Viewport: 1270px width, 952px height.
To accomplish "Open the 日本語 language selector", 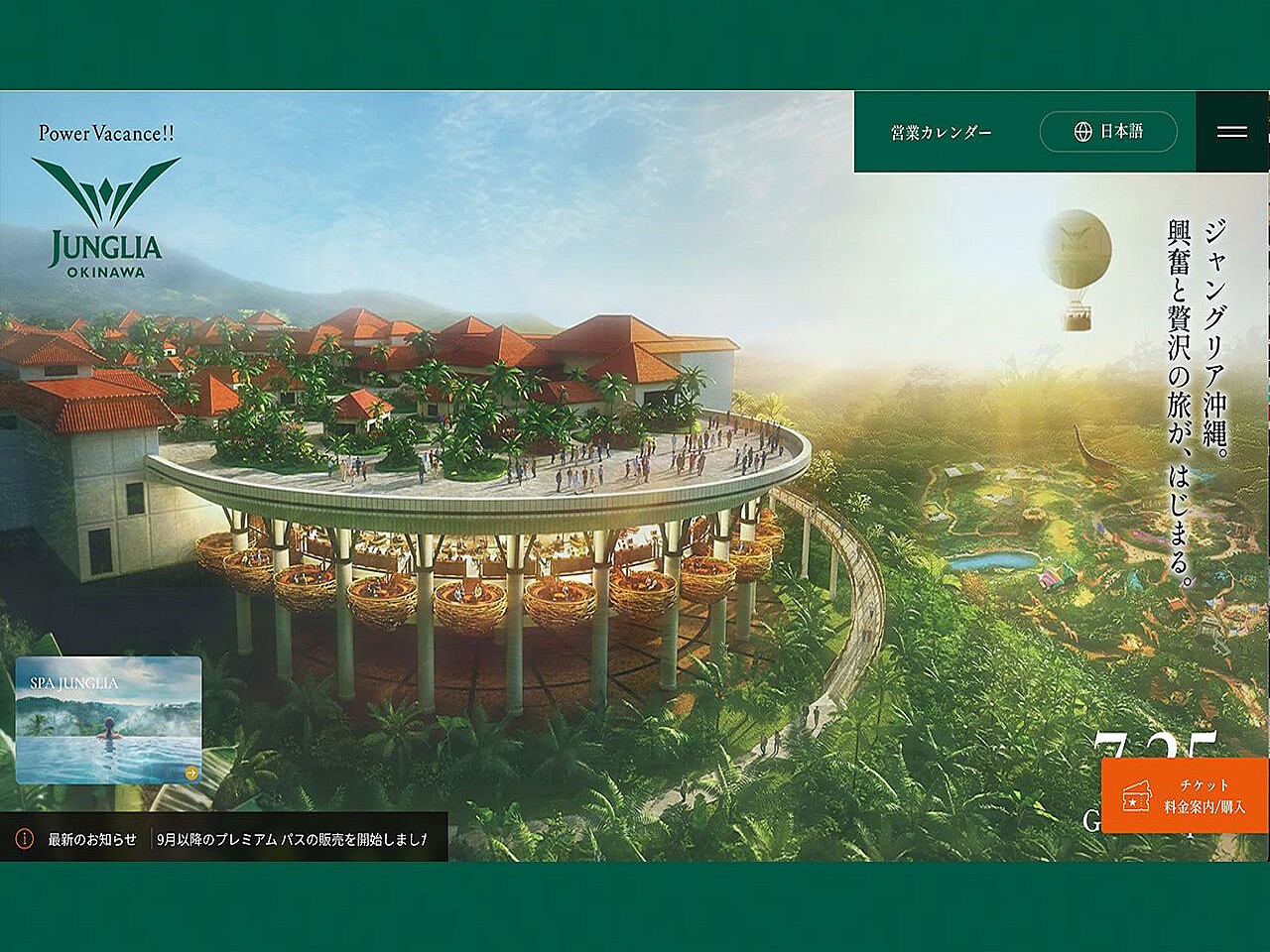I will [x=1108, y=131].
